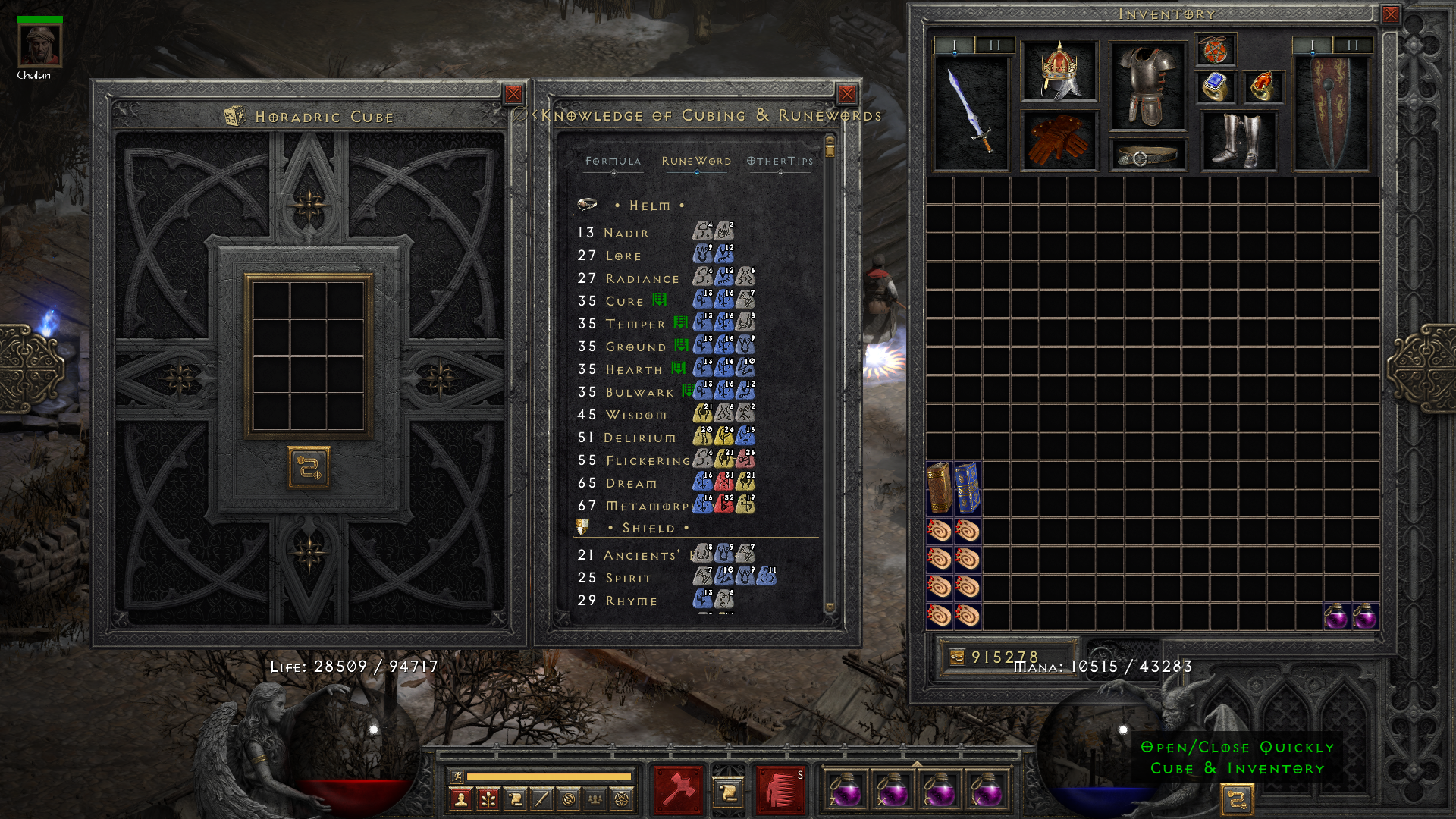Screen dimensions: 1456x819
Task: Close the Horadric Cube panel
Action: click(513, 94)
